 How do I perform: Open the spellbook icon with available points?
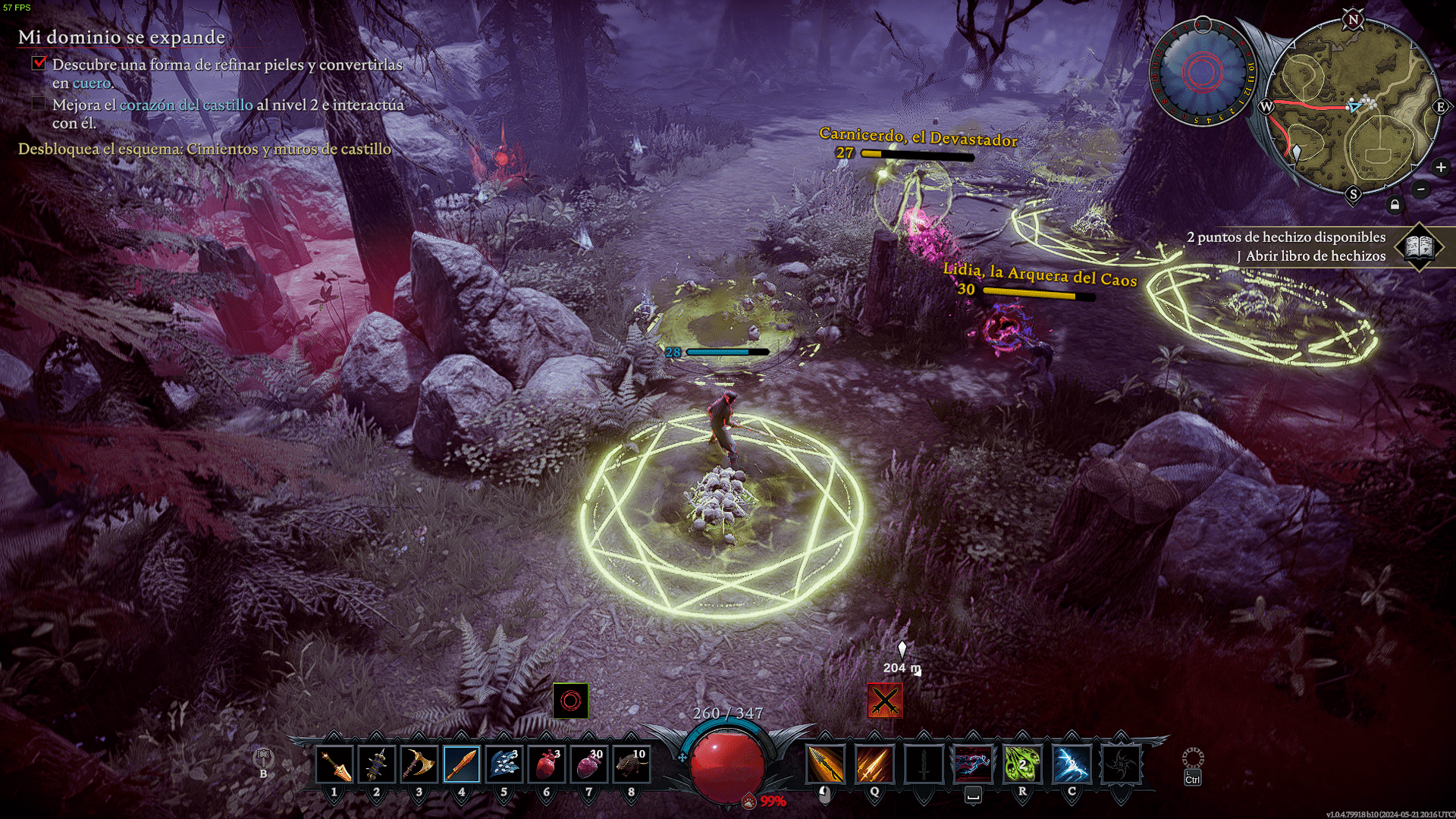click(x=1419, y=246)
